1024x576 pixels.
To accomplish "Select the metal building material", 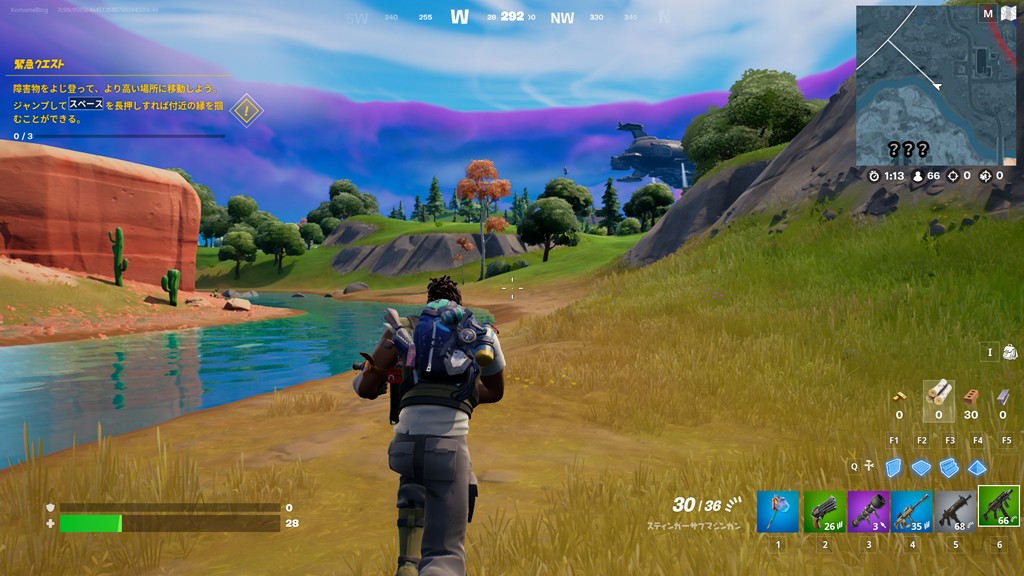I will (1003, 396).
